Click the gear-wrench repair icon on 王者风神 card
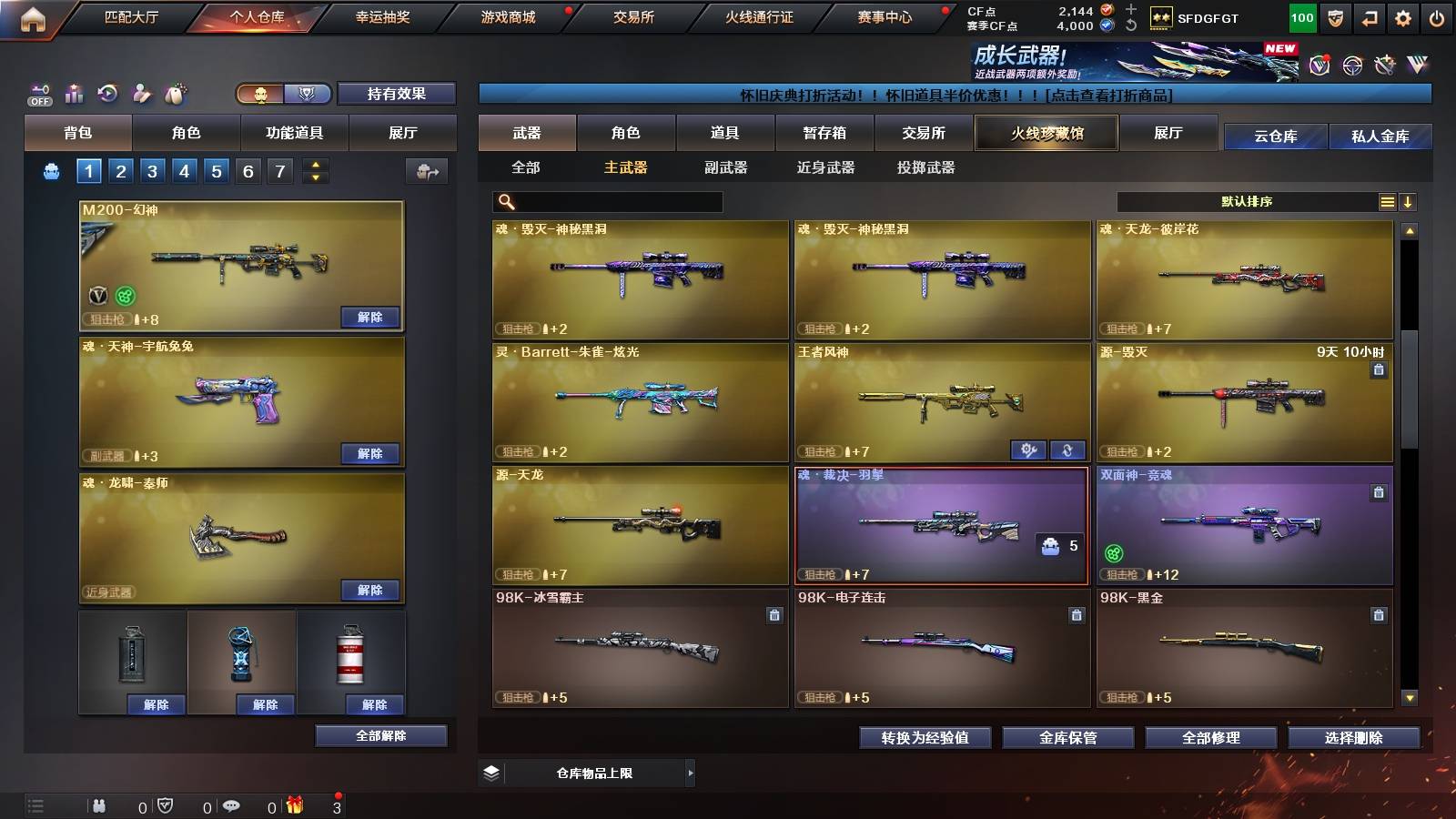This screenshot has width=1456, height=819. pos(1028,450)
